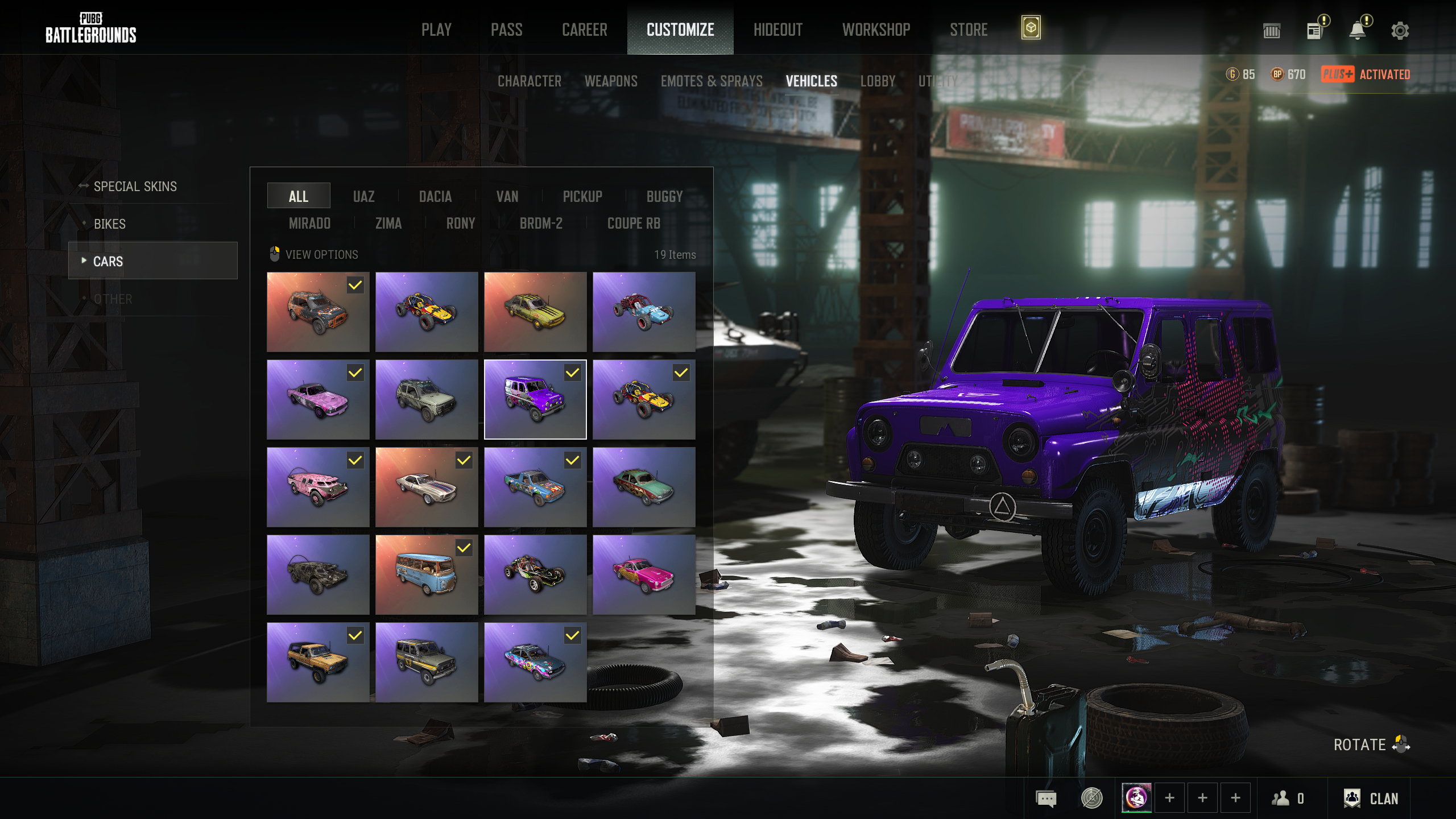The height and width of the screenshot is (819, 1456).
Task: Select the yellow pickup truck skin
Action: click(x=318, y=662)
